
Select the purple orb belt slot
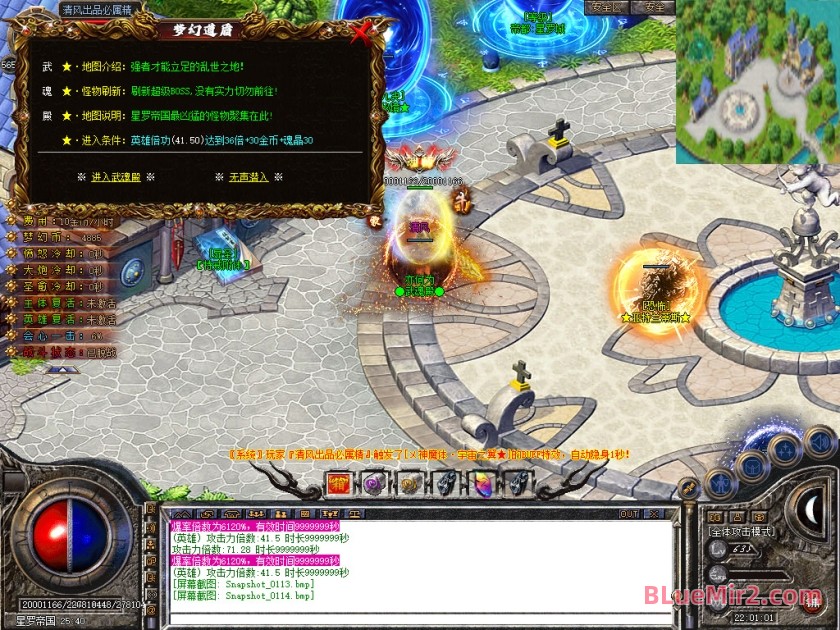click(x=375, y=485)
